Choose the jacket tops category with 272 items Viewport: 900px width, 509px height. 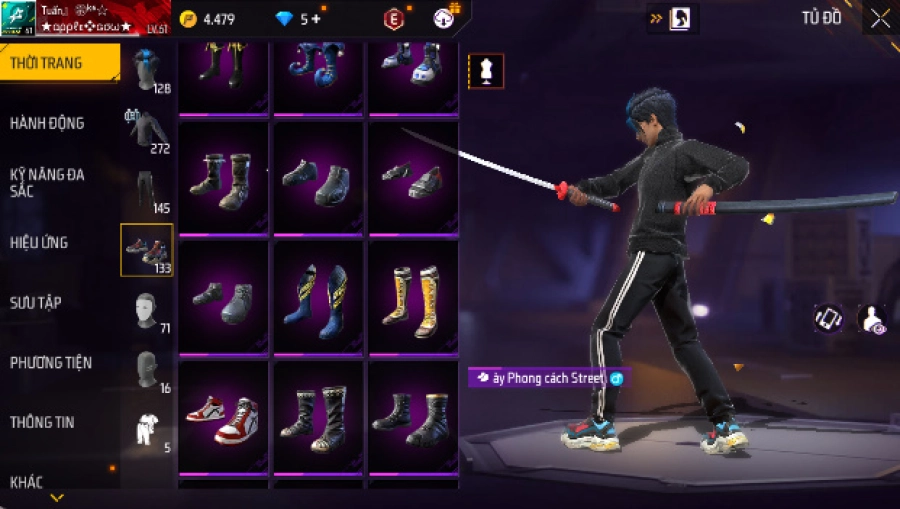147,130
